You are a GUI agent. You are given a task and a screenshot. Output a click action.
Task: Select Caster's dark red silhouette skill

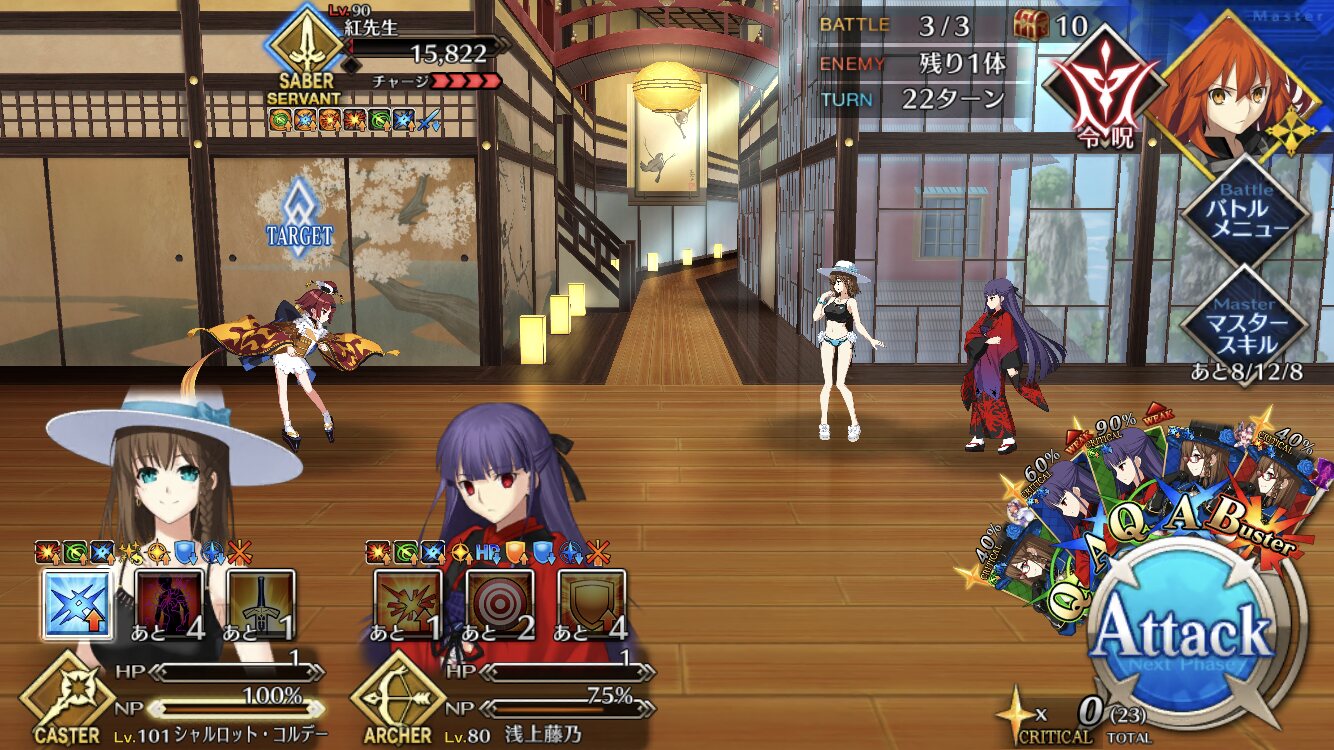(168, 603)
